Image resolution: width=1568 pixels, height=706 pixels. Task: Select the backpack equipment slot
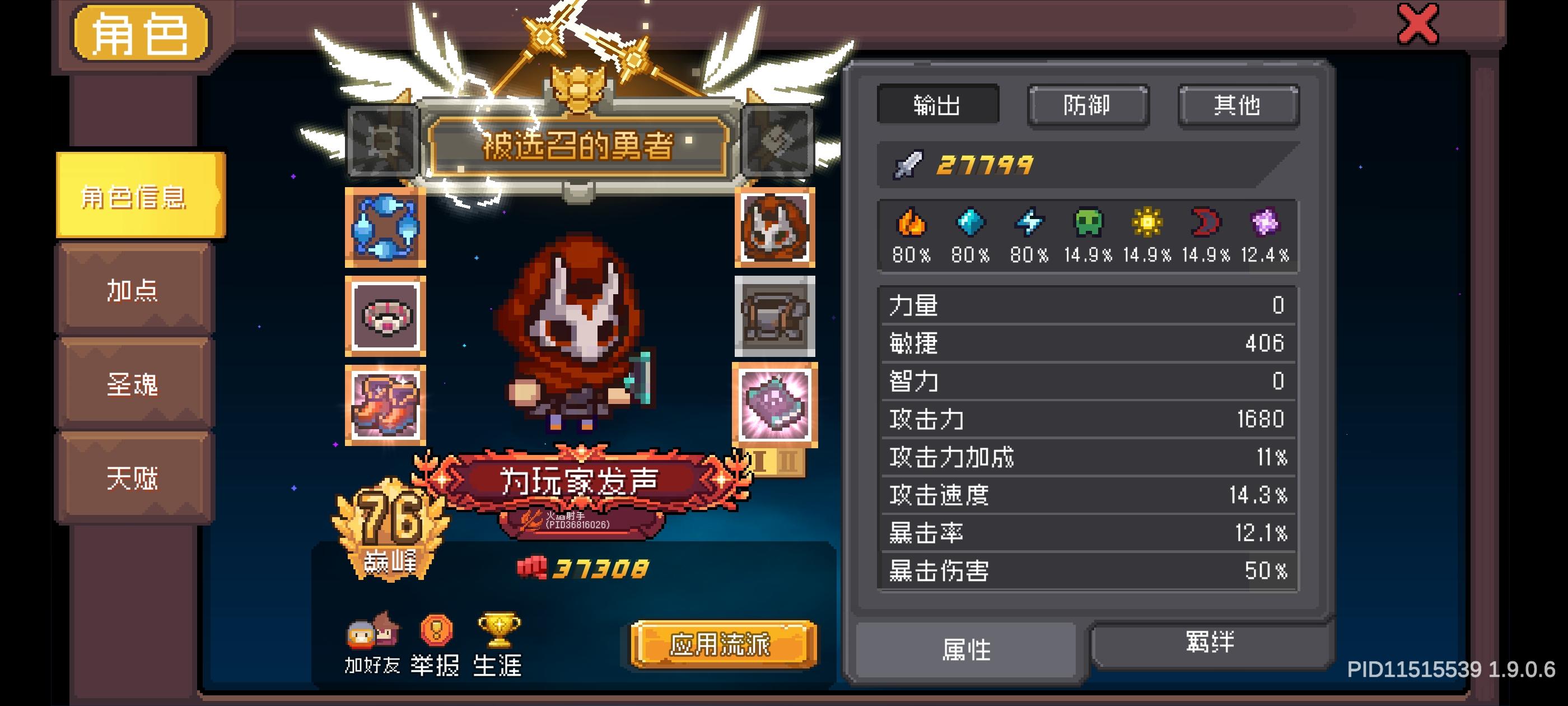tap(774, 317)
